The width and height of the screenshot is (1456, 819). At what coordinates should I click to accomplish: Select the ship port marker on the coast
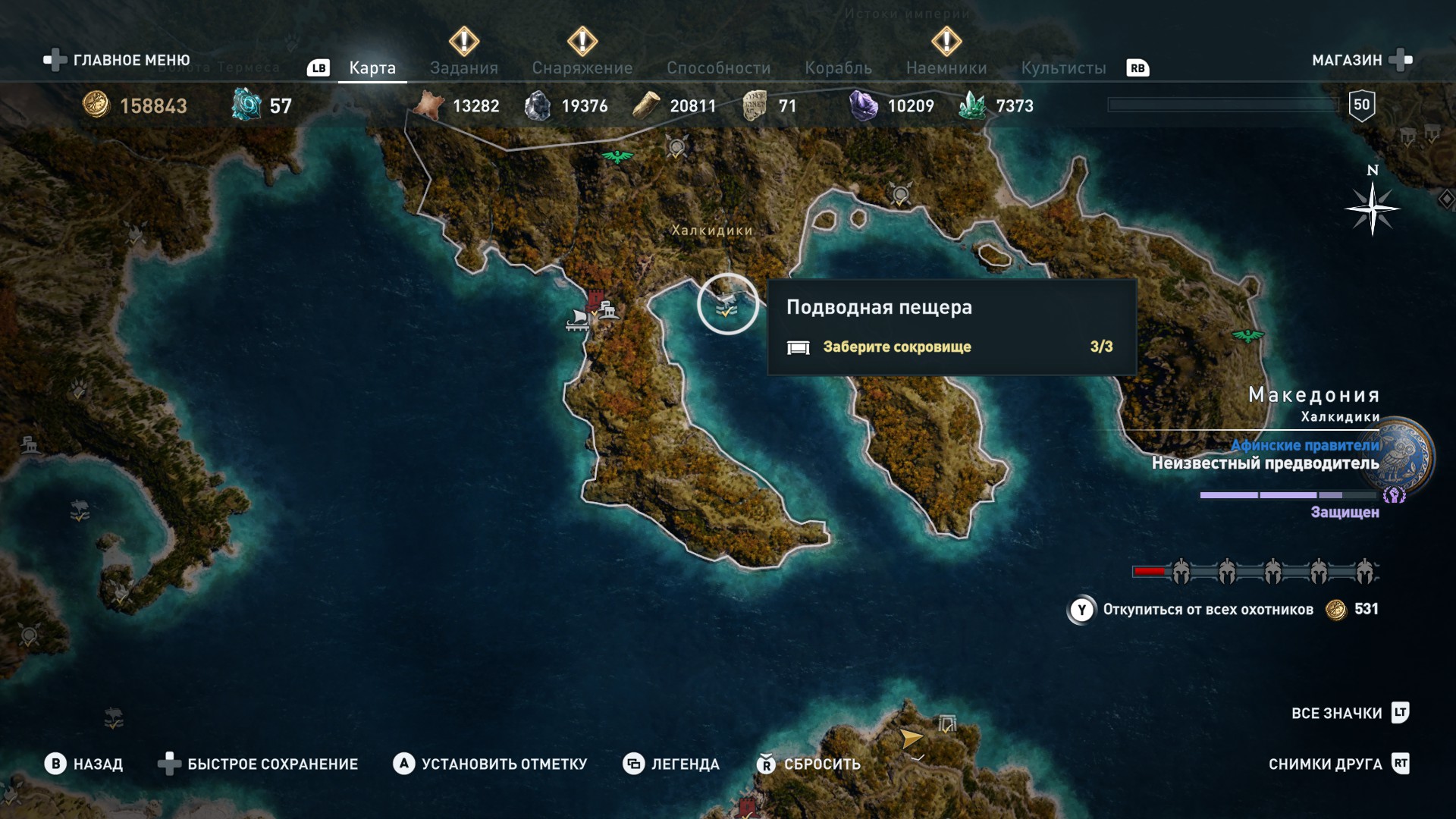578,320
